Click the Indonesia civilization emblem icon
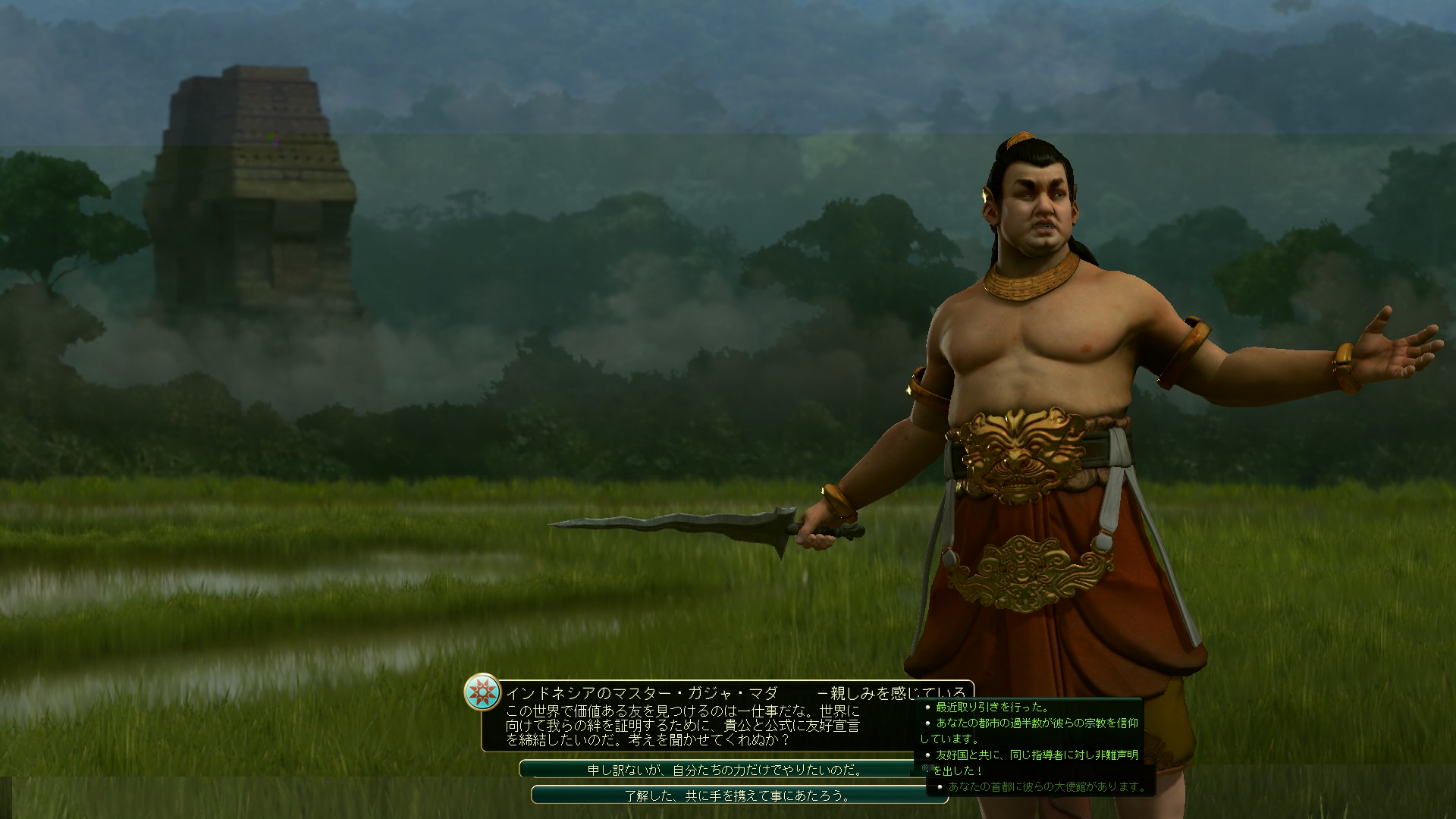 pyautogui.click(x=483, y=692)
